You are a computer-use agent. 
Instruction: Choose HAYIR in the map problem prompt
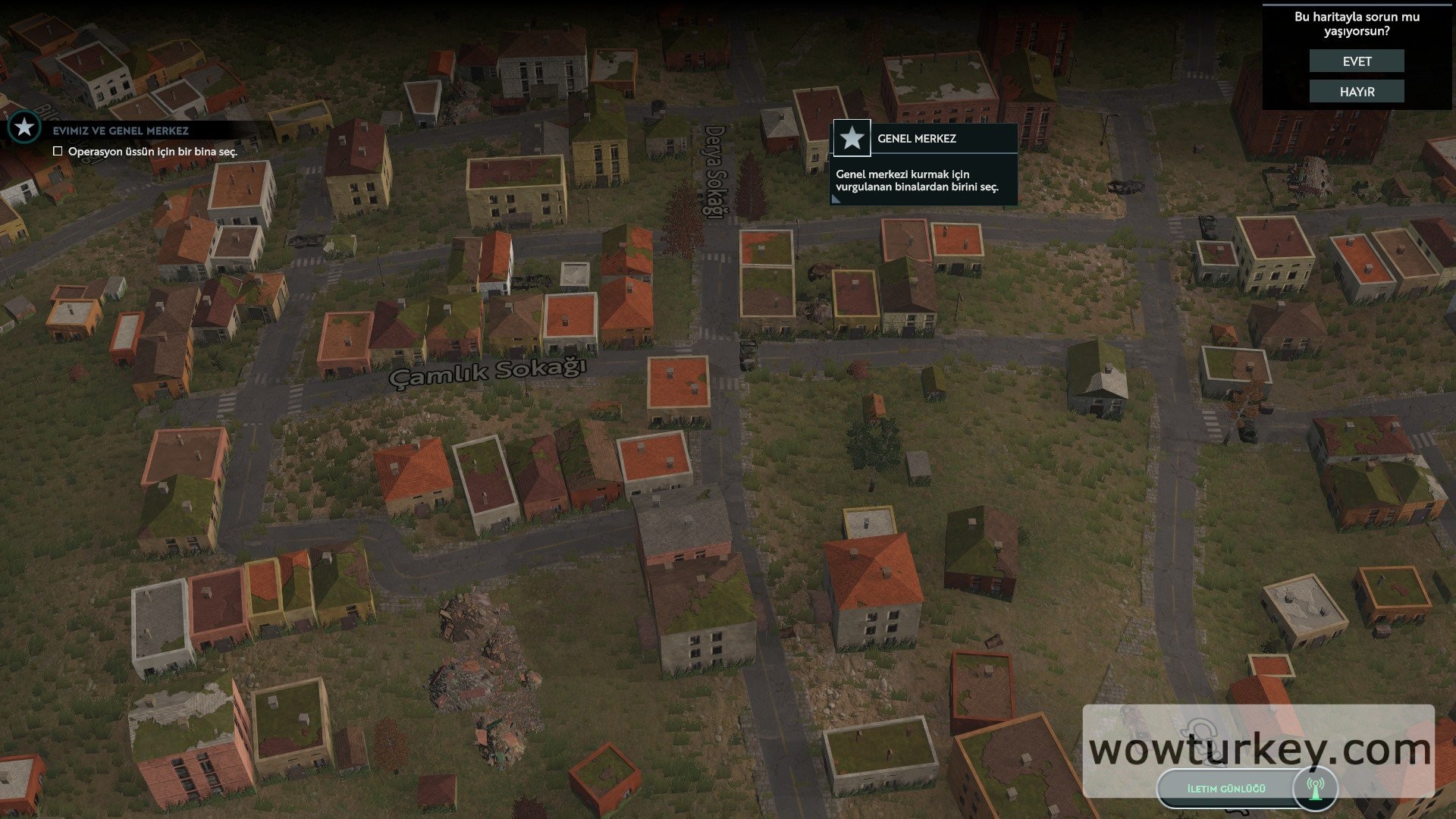pyautogui.click(x=1357, y=92)
